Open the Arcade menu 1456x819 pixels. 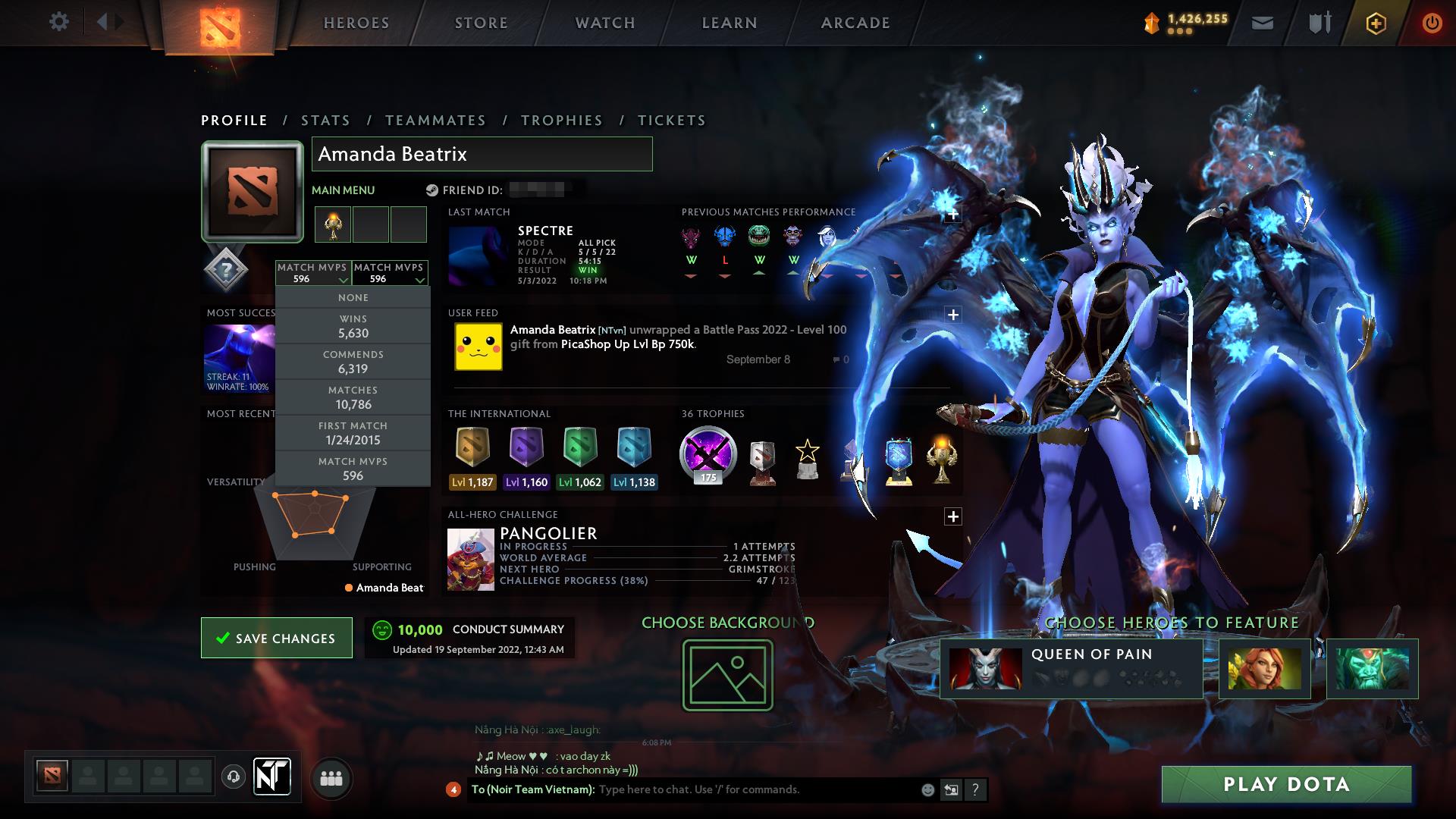(855, 23)
